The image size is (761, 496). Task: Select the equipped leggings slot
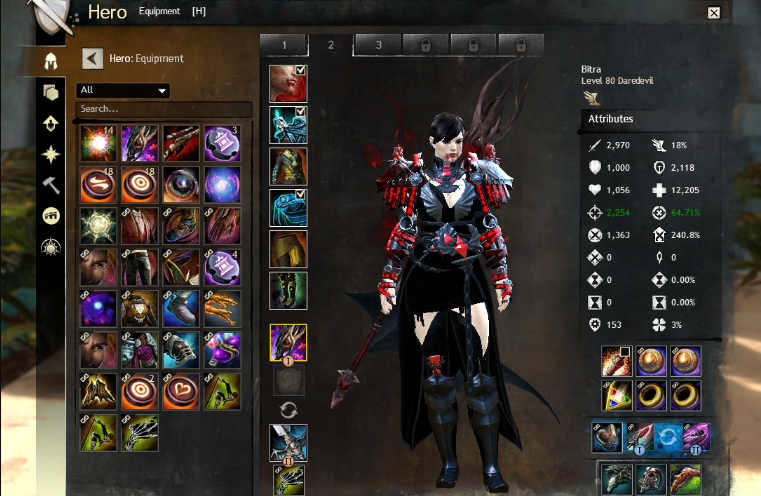coord(288,249)
